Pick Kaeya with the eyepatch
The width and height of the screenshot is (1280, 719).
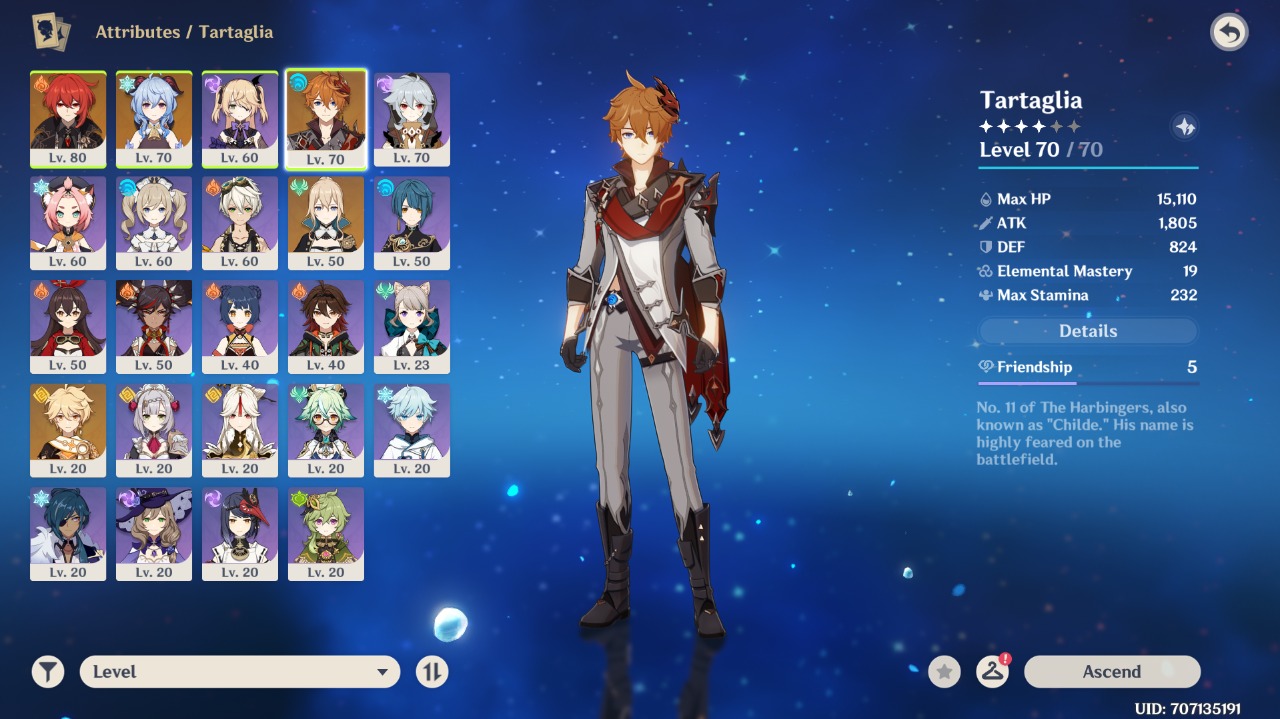tap(68, 534)
